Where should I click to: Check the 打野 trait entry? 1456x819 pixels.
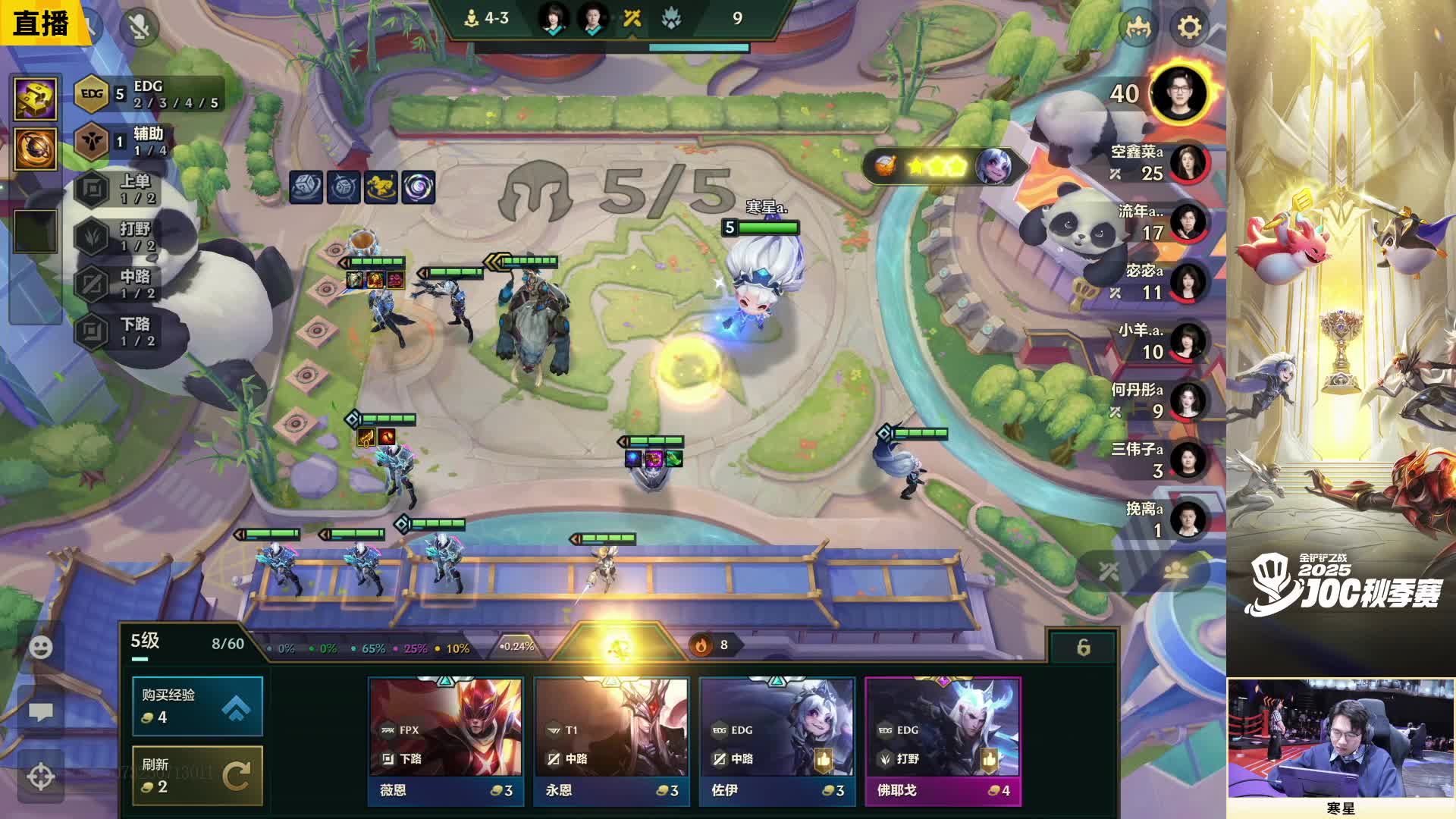click(x=121, y=237)
